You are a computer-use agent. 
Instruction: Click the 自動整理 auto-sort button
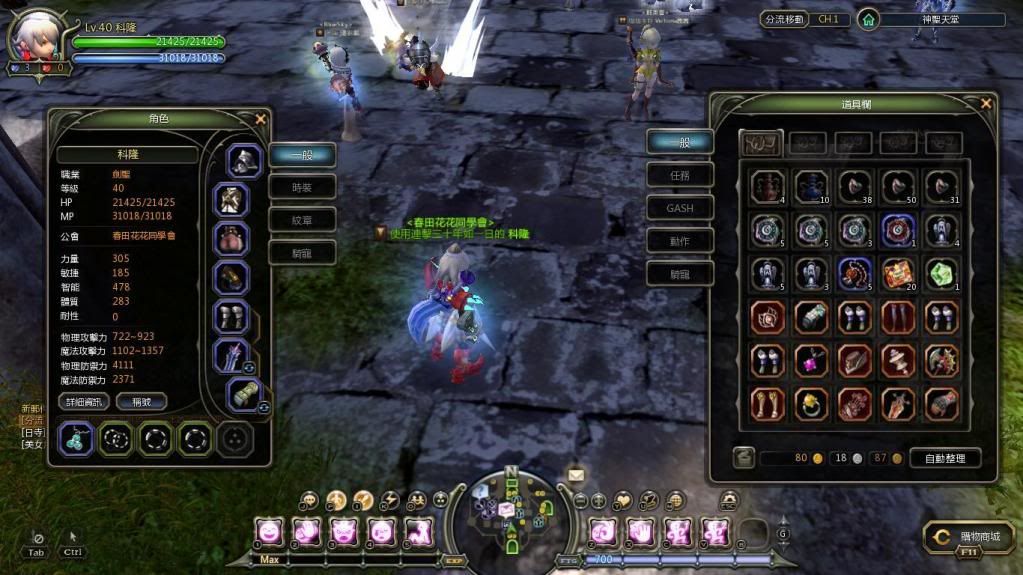pyautogui.click(x=945, y=458)
